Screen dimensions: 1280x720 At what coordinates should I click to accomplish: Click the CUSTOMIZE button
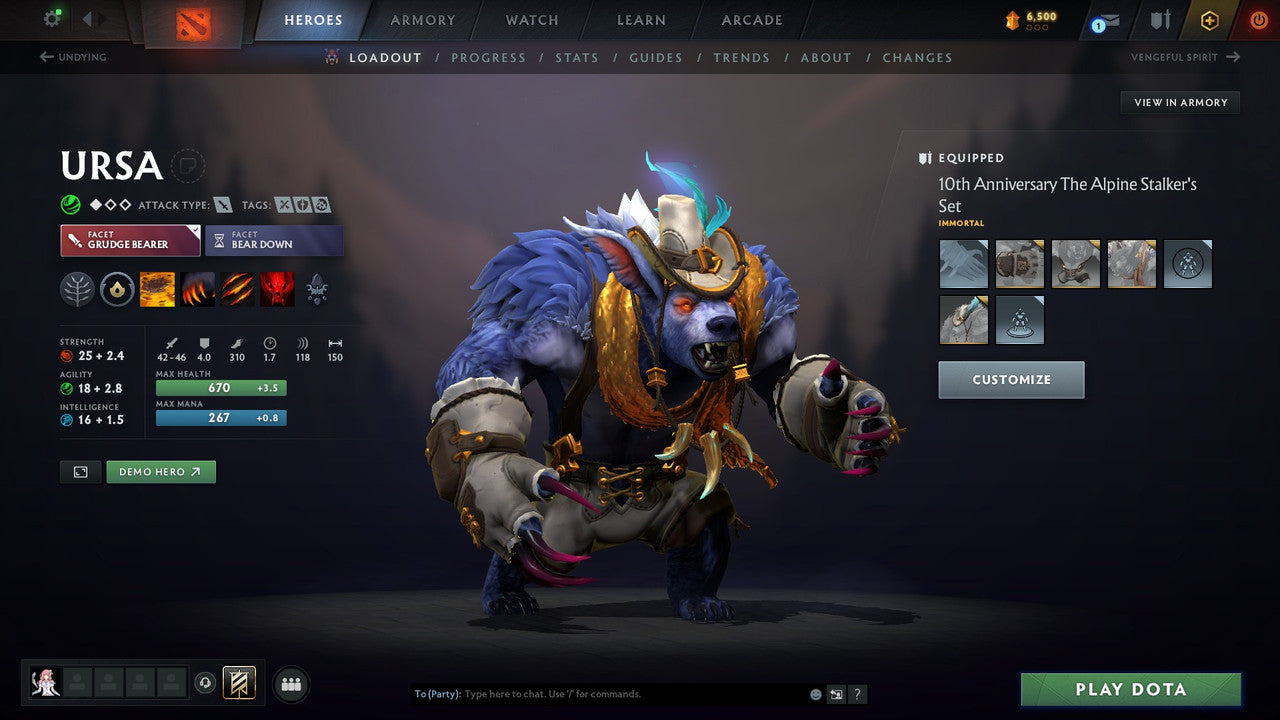pos(1011,379)
